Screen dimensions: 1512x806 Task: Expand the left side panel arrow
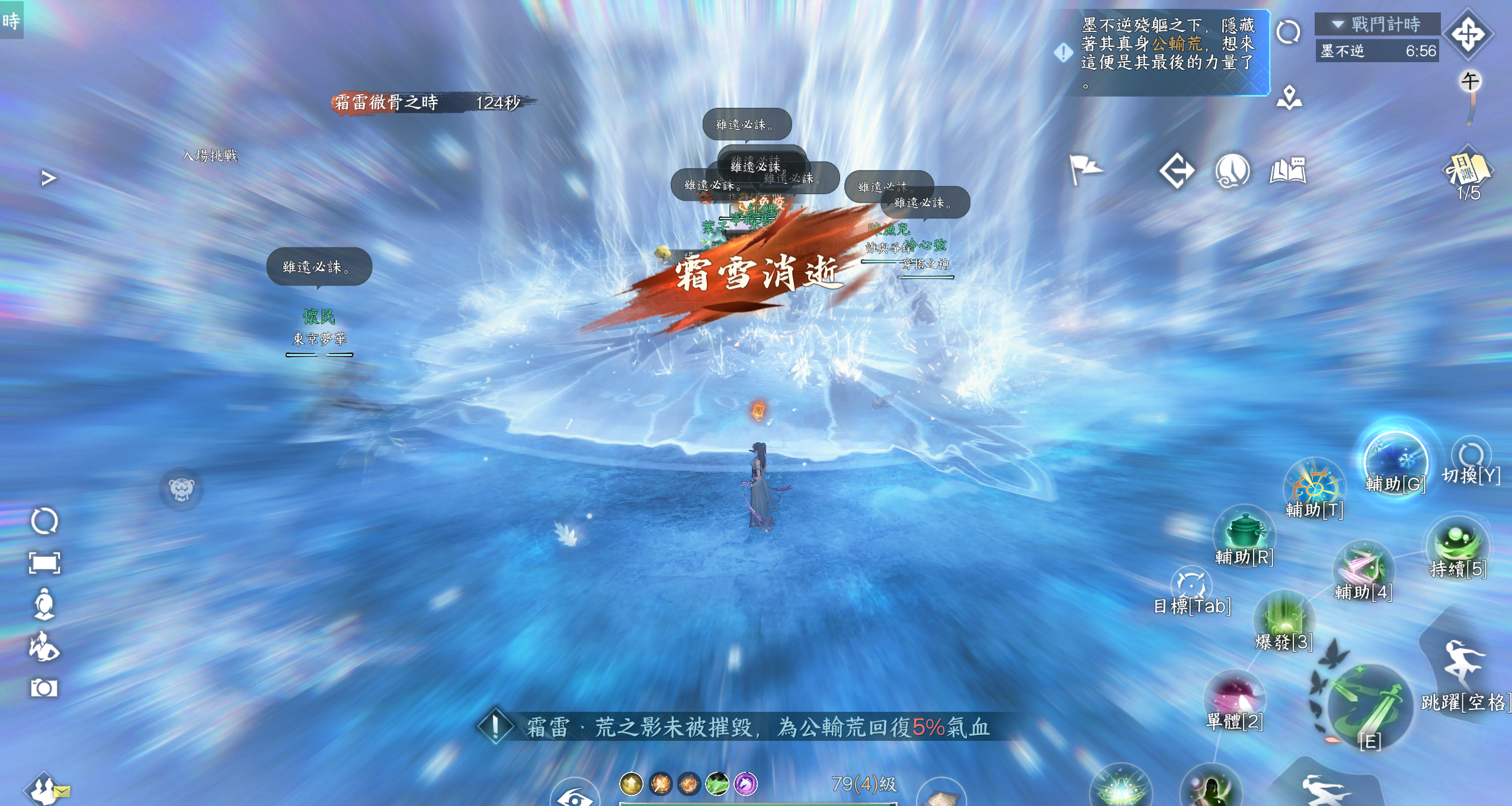pos(49,178)
